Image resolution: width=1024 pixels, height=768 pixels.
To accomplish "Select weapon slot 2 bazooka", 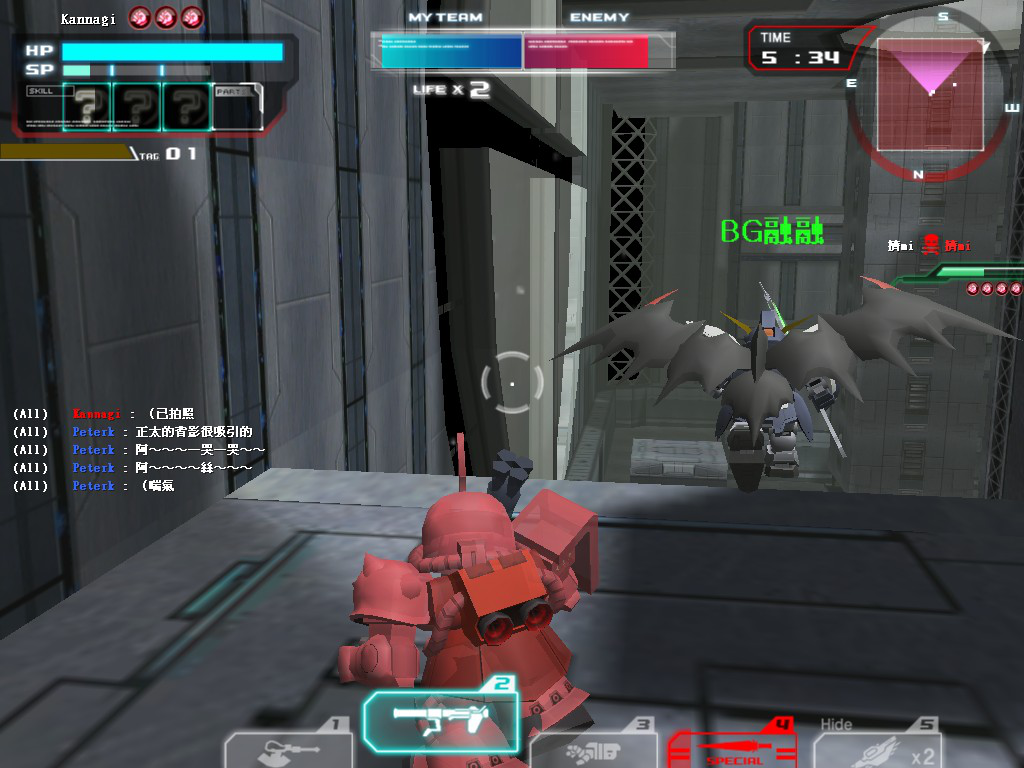I will click(x=441, y=722).
